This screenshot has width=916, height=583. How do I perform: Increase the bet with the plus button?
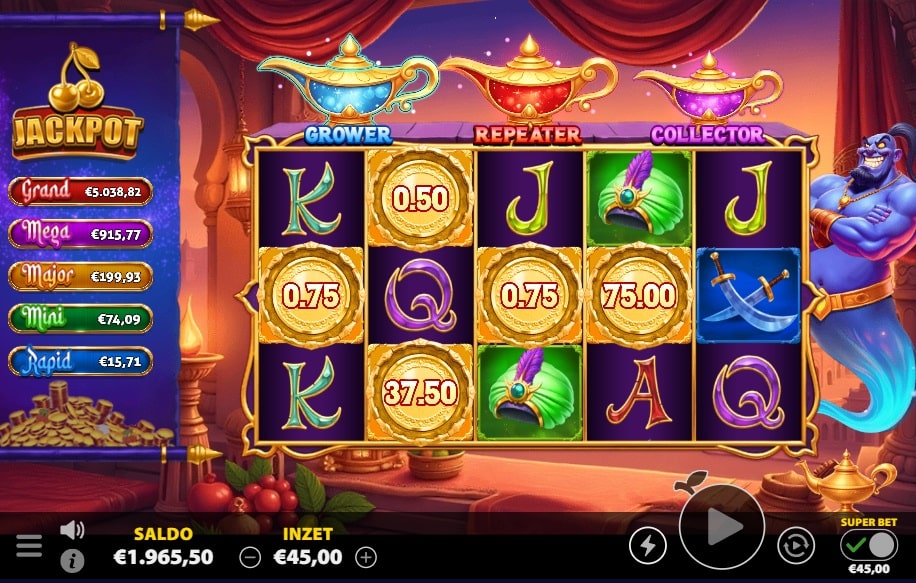click(x=367, y=557)
